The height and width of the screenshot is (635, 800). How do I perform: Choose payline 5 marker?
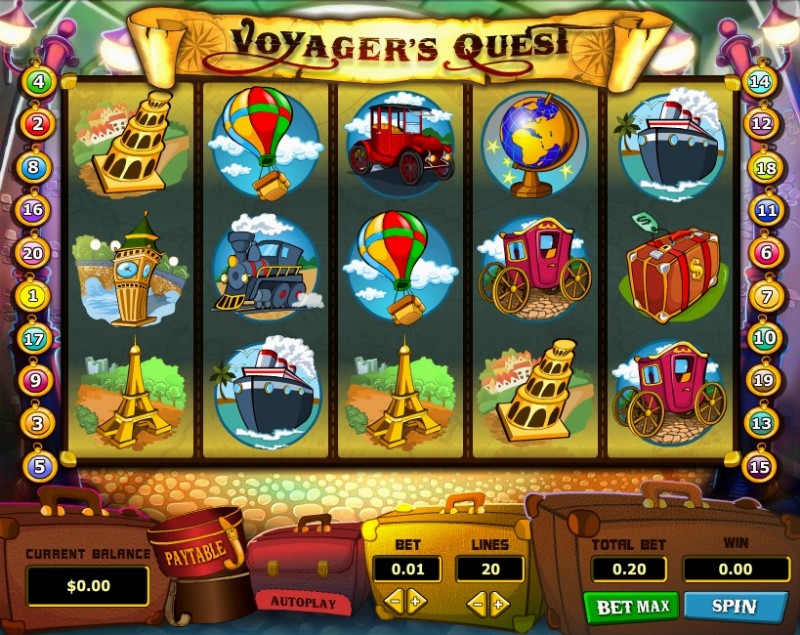click(x=38, y=465)
